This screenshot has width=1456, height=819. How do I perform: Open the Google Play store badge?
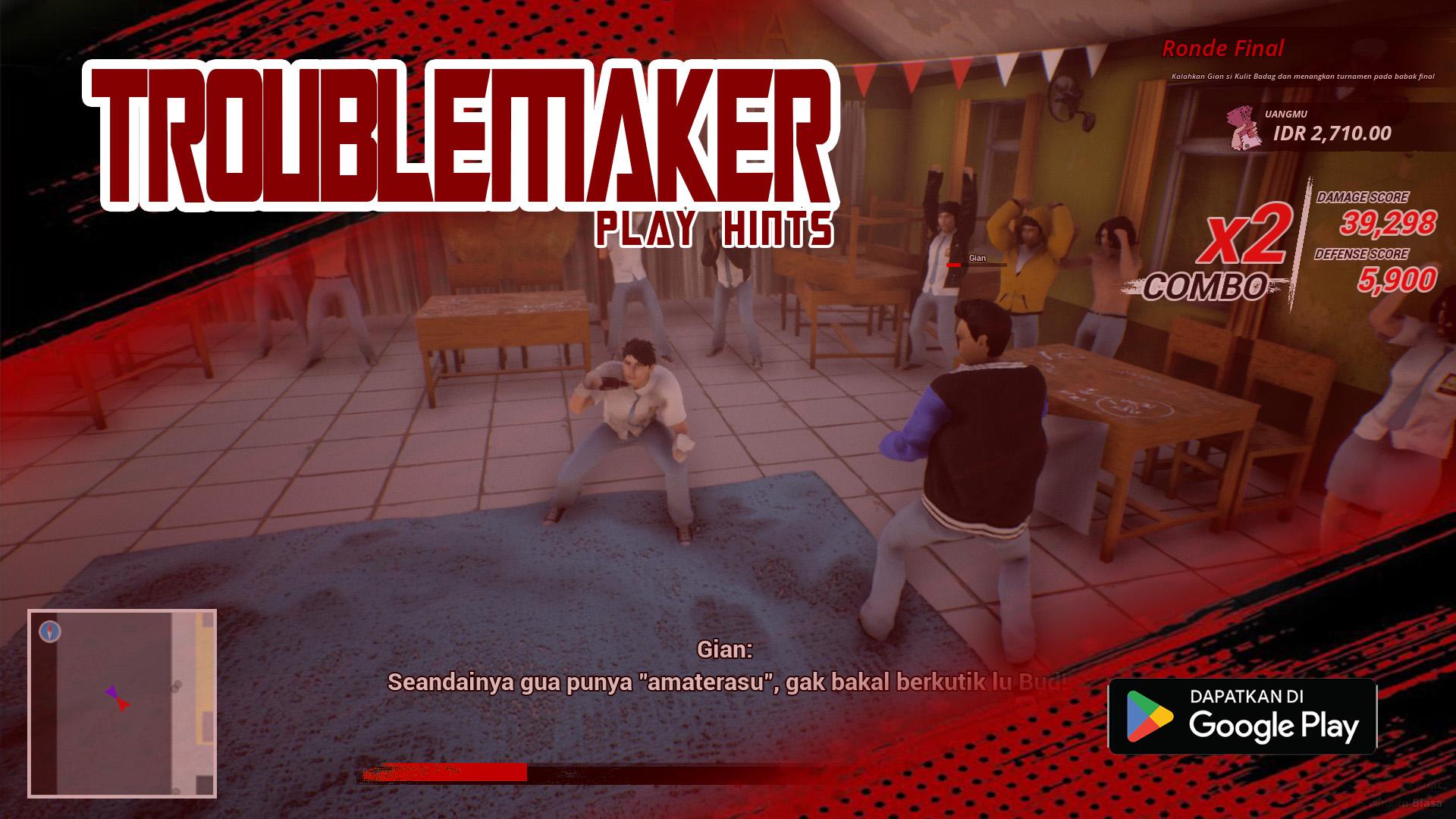1242,717
